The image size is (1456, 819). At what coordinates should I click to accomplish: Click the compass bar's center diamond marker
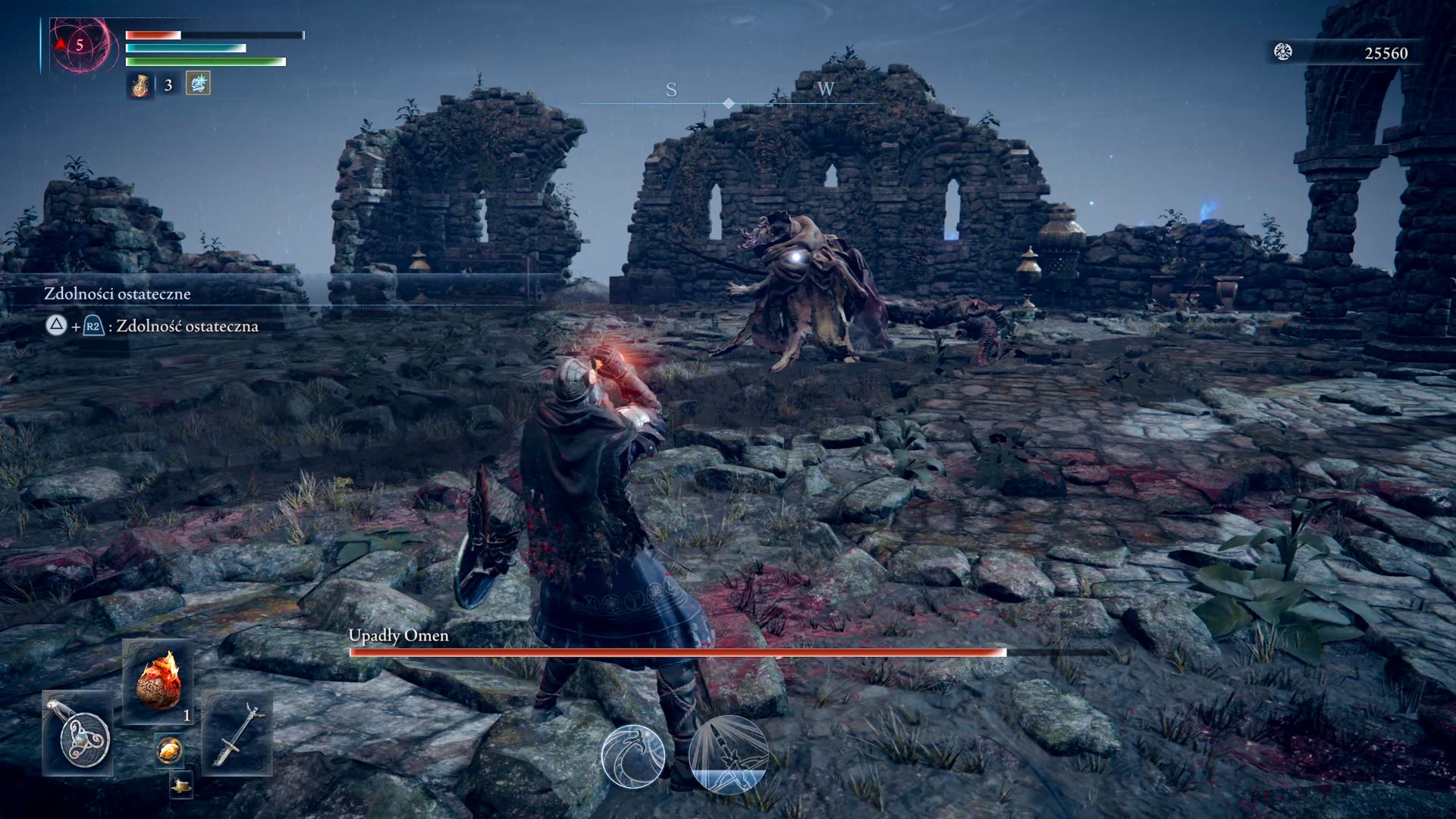[x=728, y=103]
